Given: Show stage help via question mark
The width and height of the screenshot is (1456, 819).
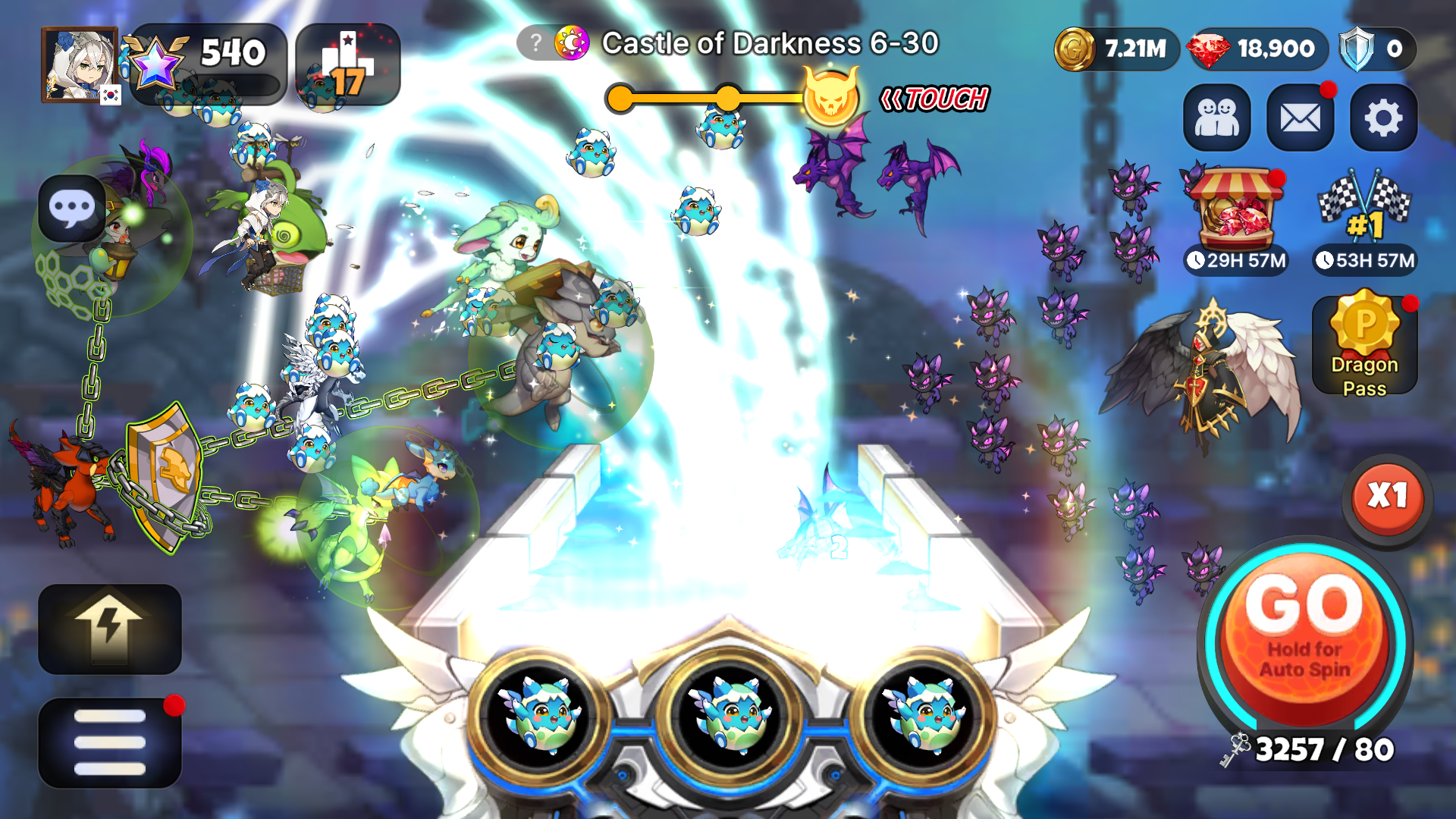Looking at the screenshot, I should point(535,43).
